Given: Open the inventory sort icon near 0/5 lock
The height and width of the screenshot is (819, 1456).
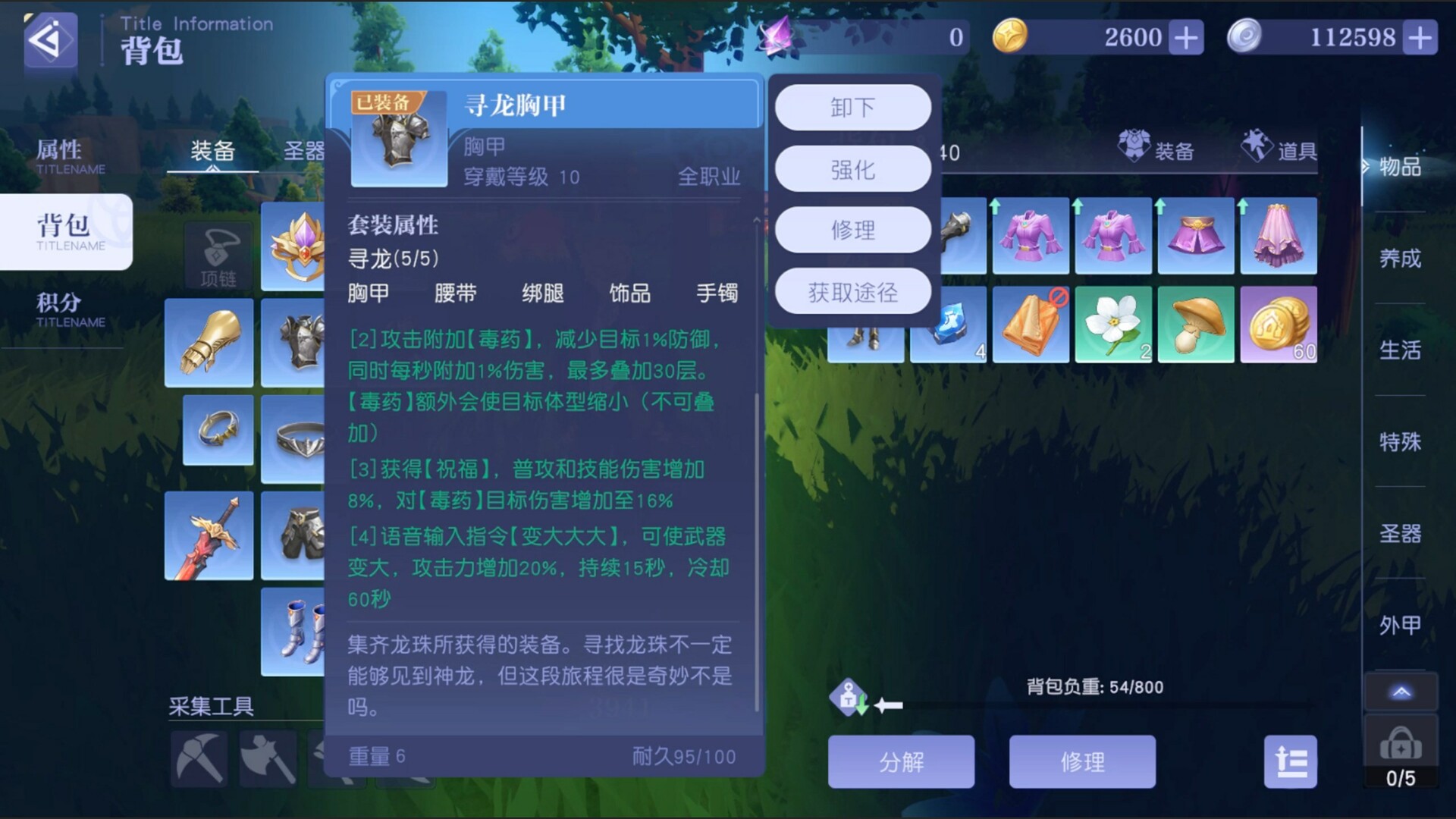Looking at the screenshot, I should point(1291,761).
